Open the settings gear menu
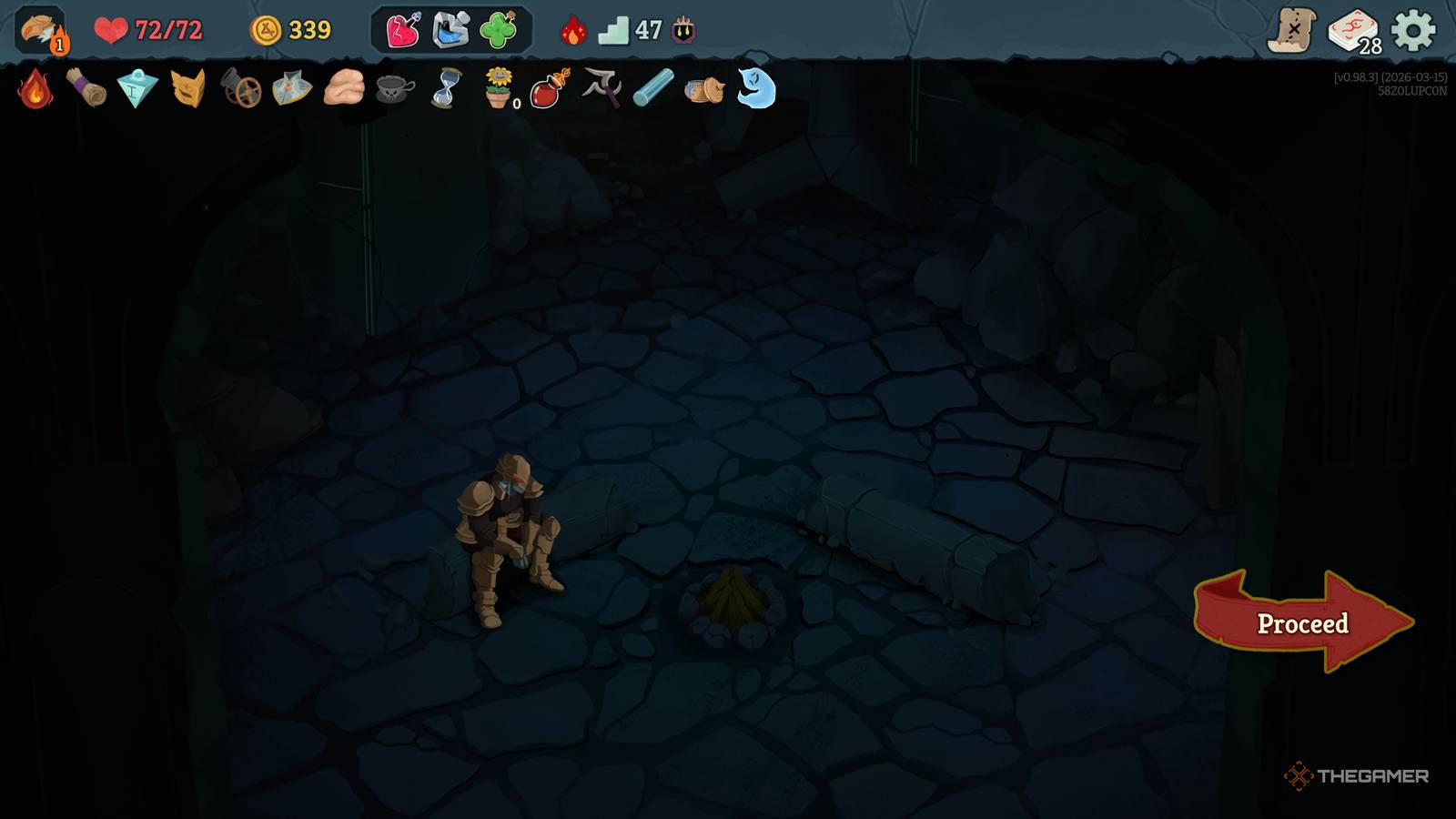 (1413, 31)
